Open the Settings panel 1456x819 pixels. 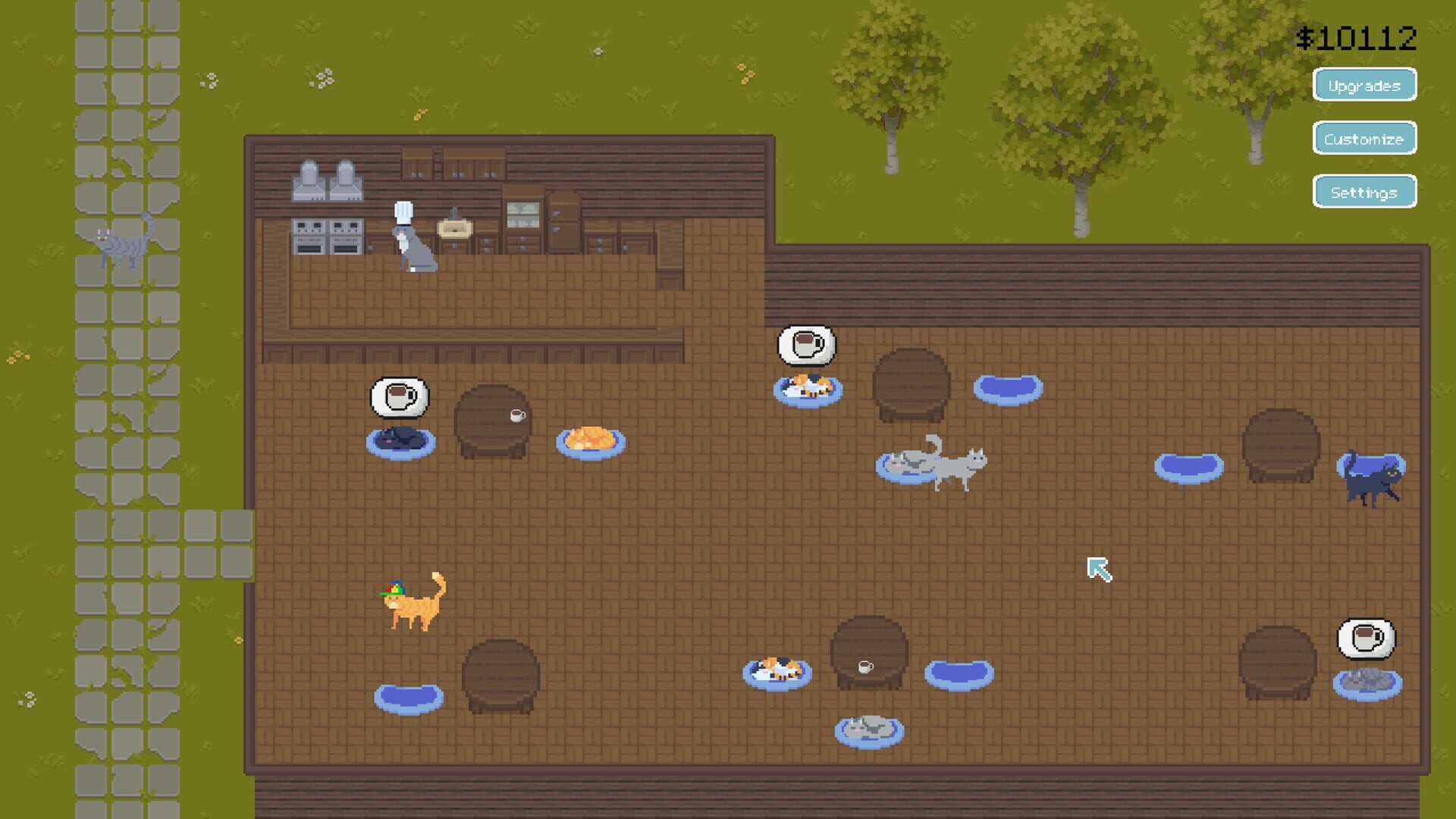tap(1364, 192)
